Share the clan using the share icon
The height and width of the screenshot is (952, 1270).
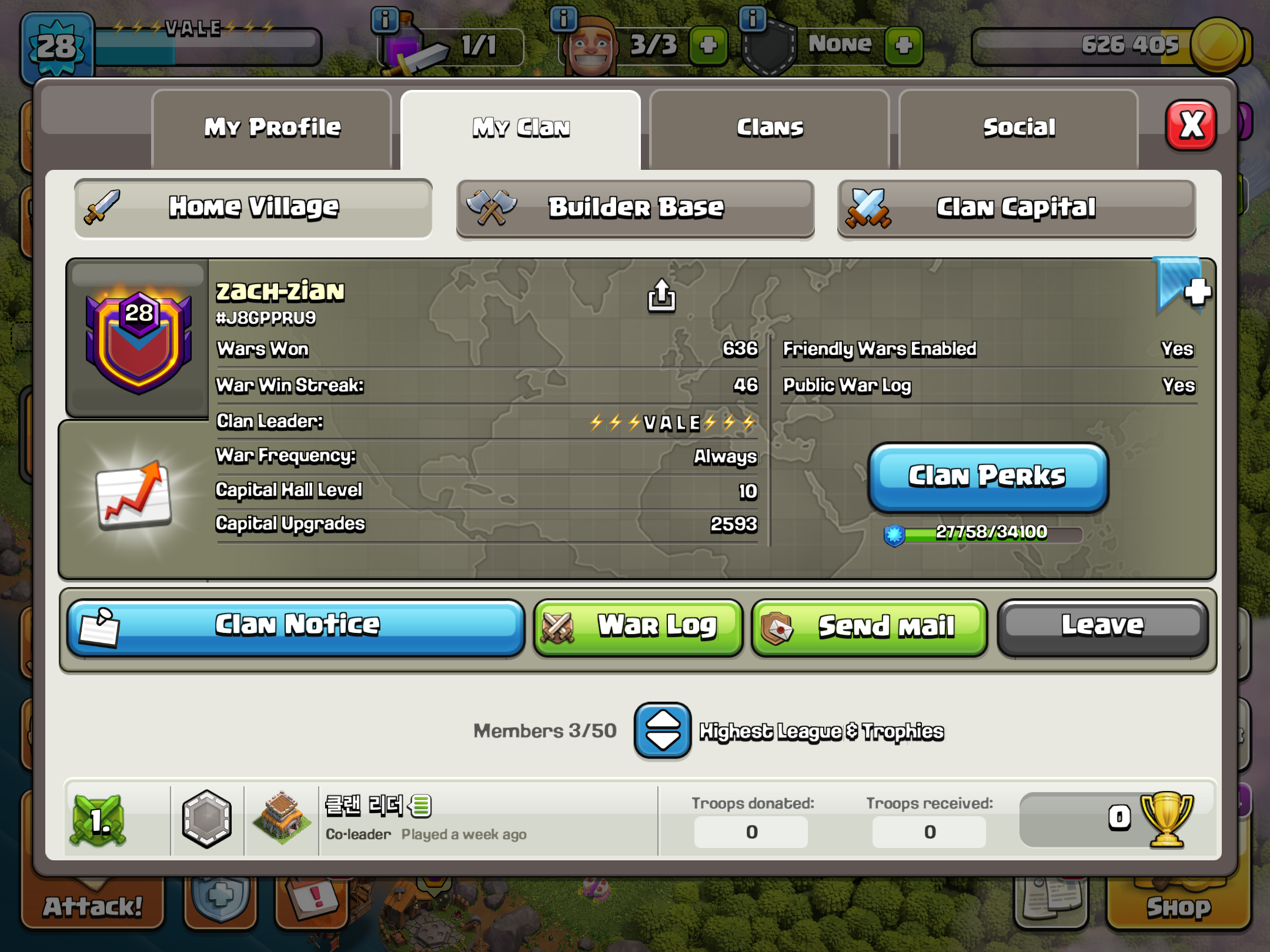pyautogui.click(x=661, y=295)
